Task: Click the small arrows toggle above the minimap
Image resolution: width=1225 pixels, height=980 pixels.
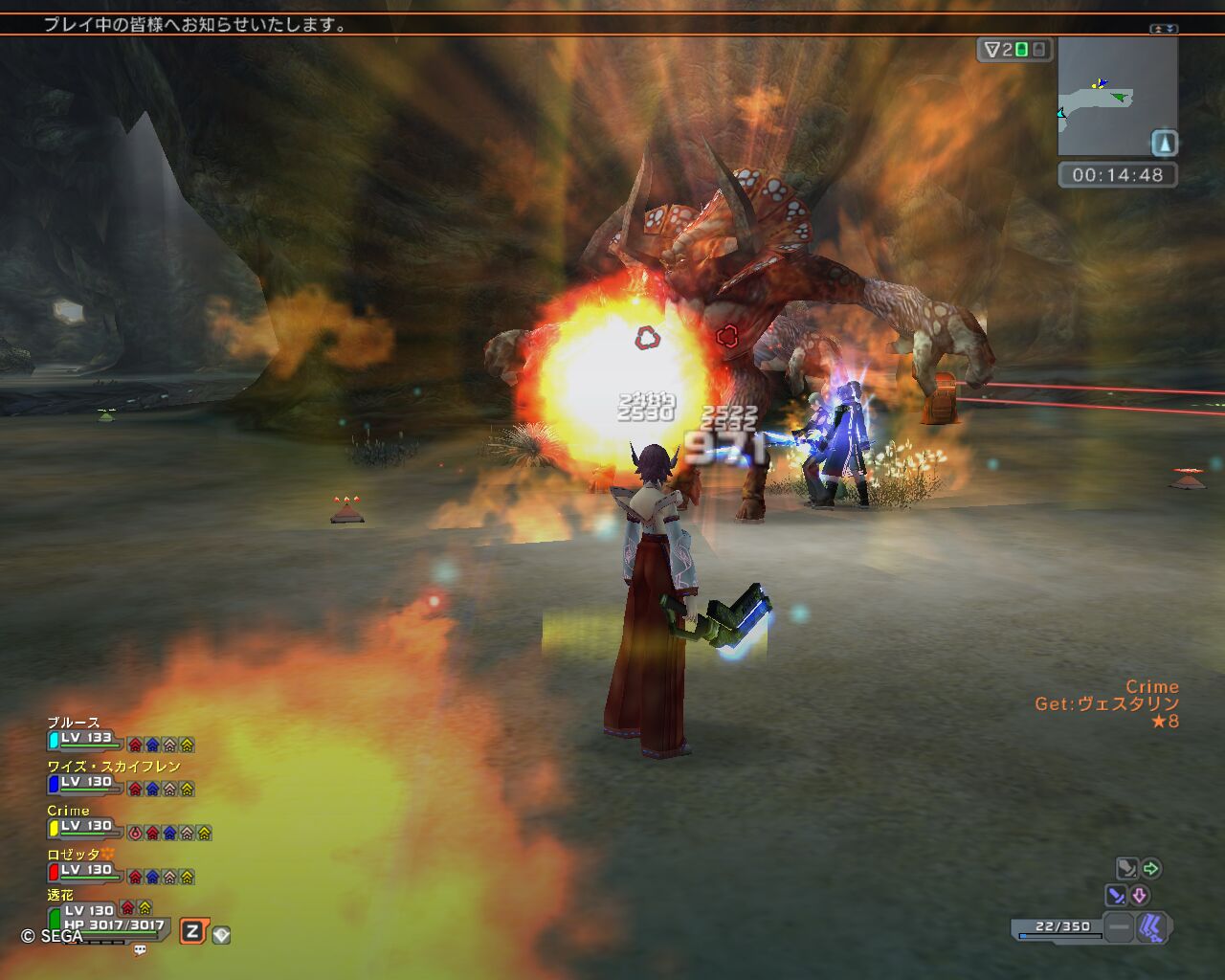Action: tap(1164, 29)
